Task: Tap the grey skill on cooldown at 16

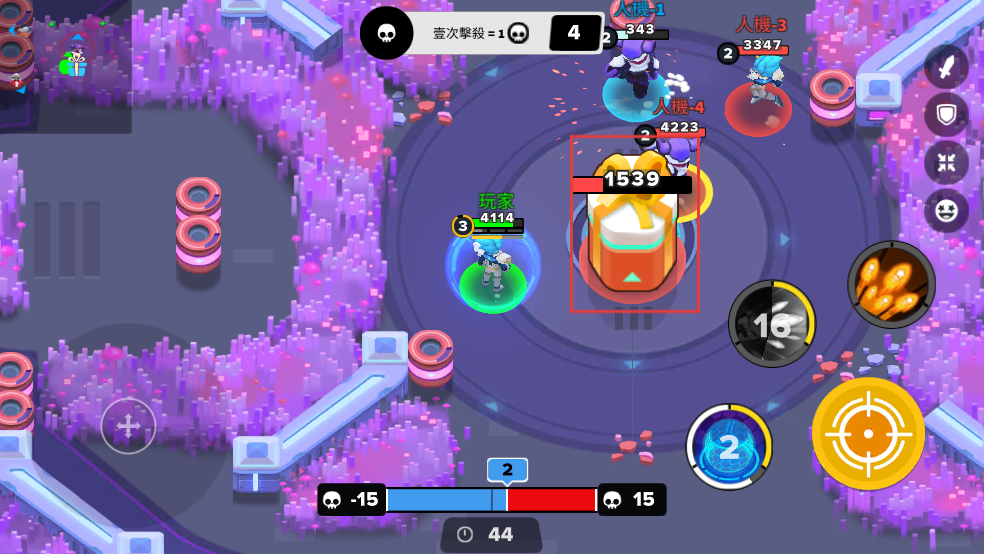Action: coord(771,323)
